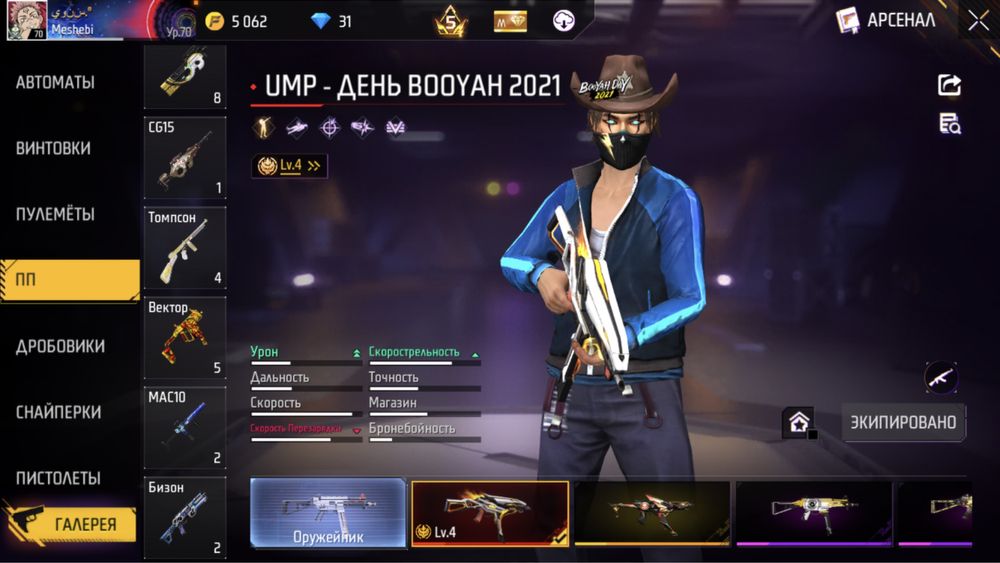Viewport: 1000px width, 563px height.
Task: Share the weapon skin via share icon
Action: coord(949,85)
